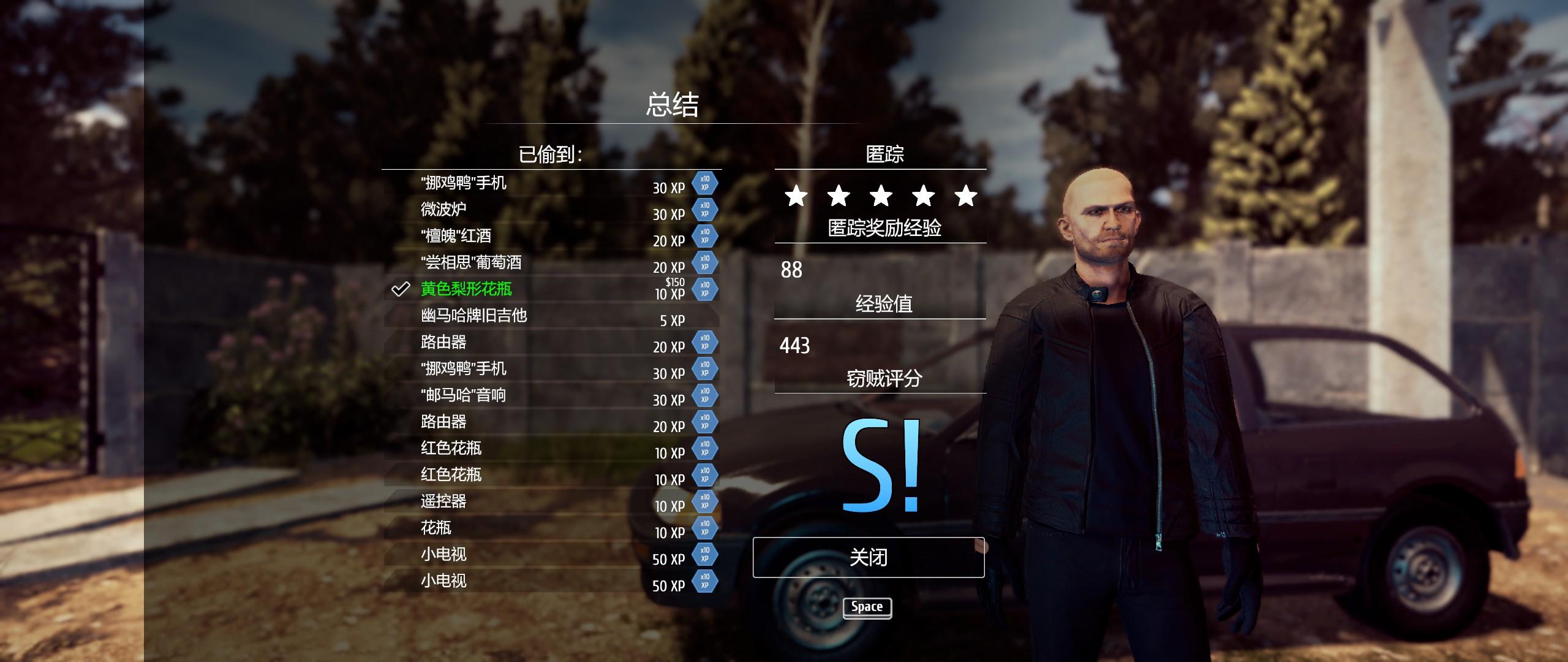
Task: Select the 幽马哈牌旧吉他 entry
Action: point(551,316)
